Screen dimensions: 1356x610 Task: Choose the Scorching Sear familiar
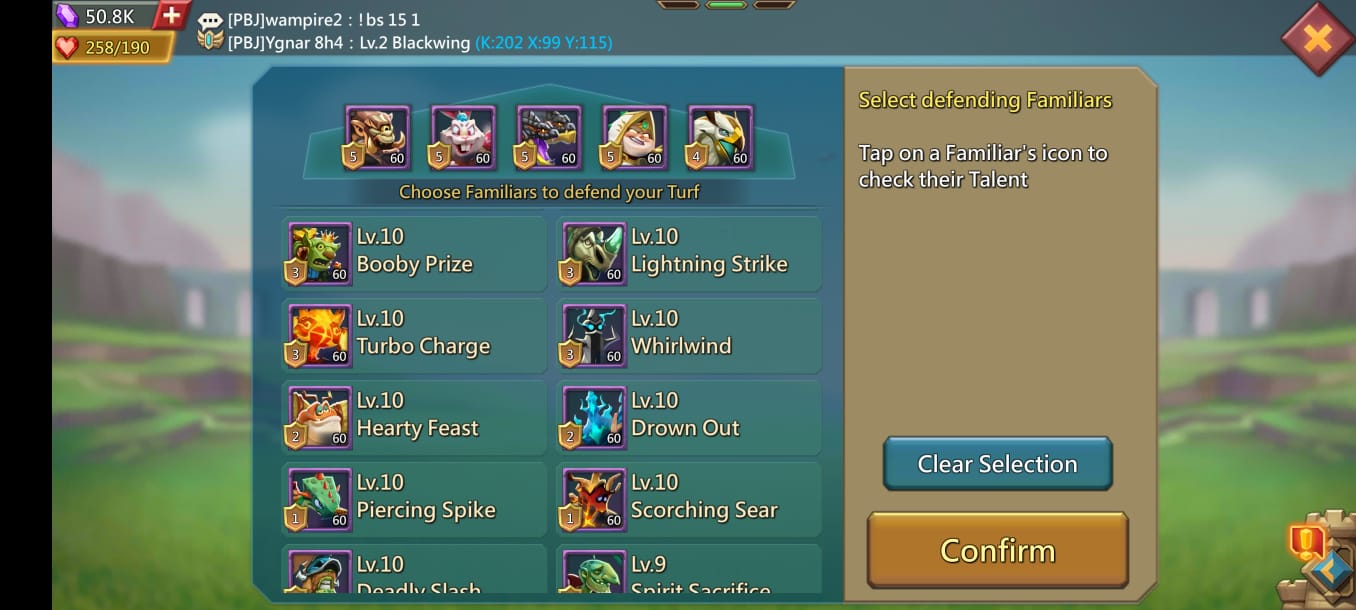tap(689, 500)
